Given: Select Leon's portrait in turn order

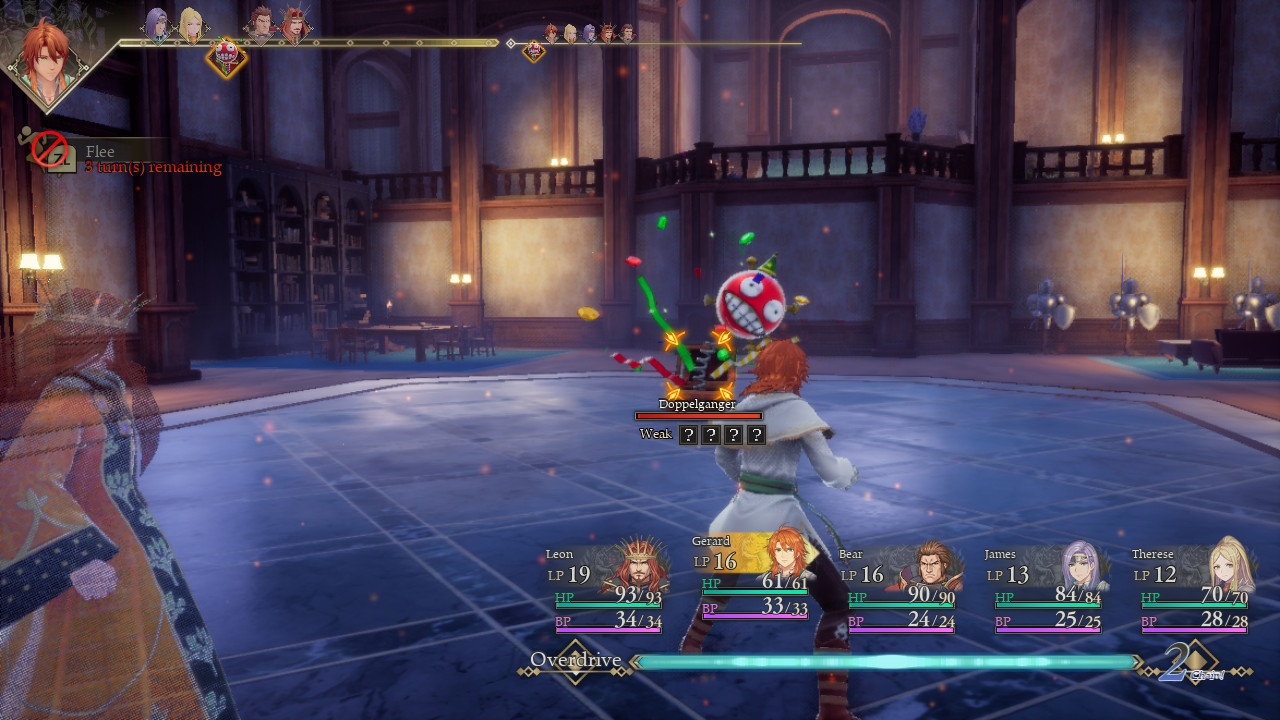Looking at the screenshot, I should tap(294, 24).
